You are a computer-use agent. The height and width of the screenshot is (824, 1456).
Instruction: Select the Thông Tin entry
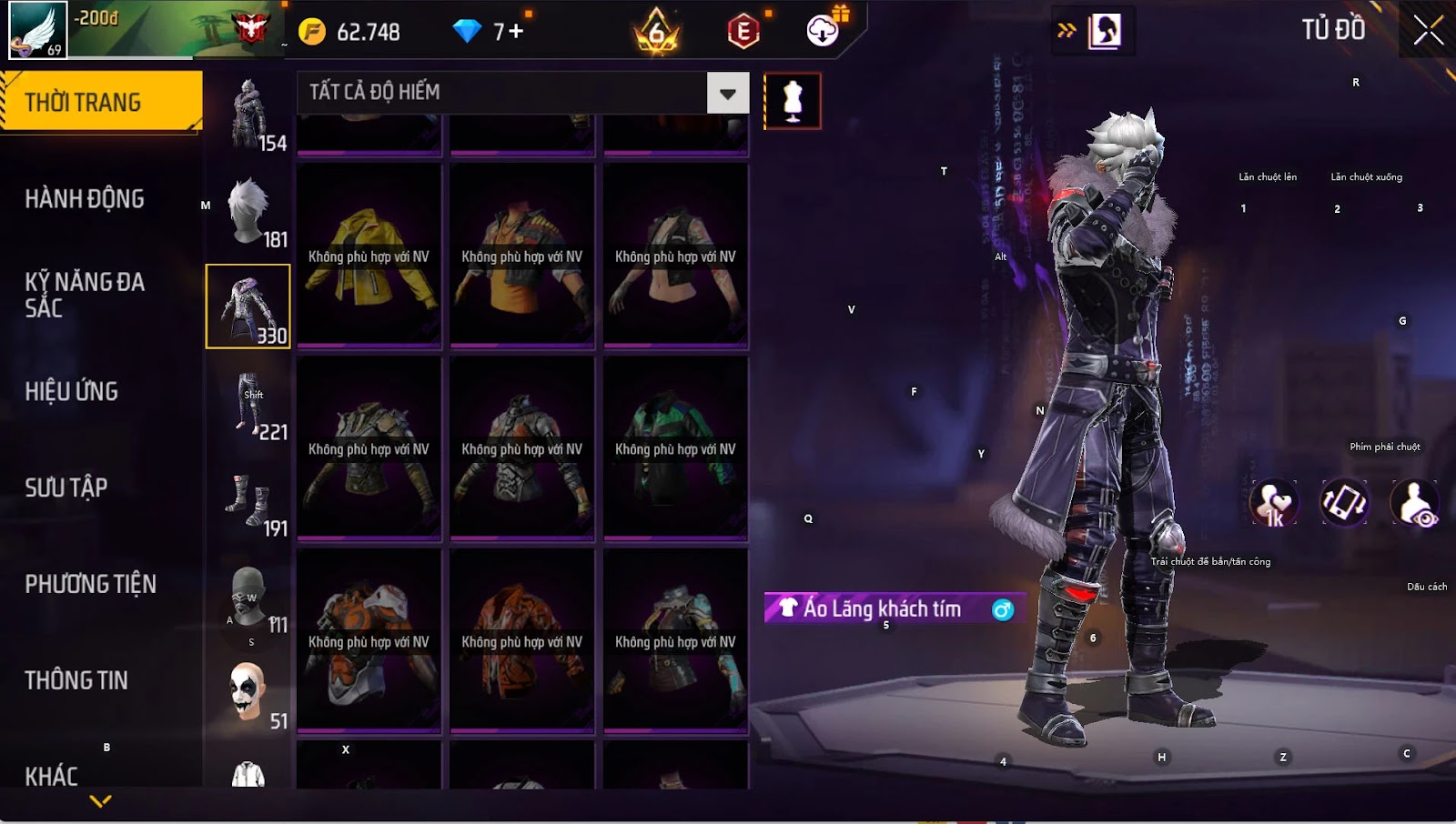click(x=76, y=680)
